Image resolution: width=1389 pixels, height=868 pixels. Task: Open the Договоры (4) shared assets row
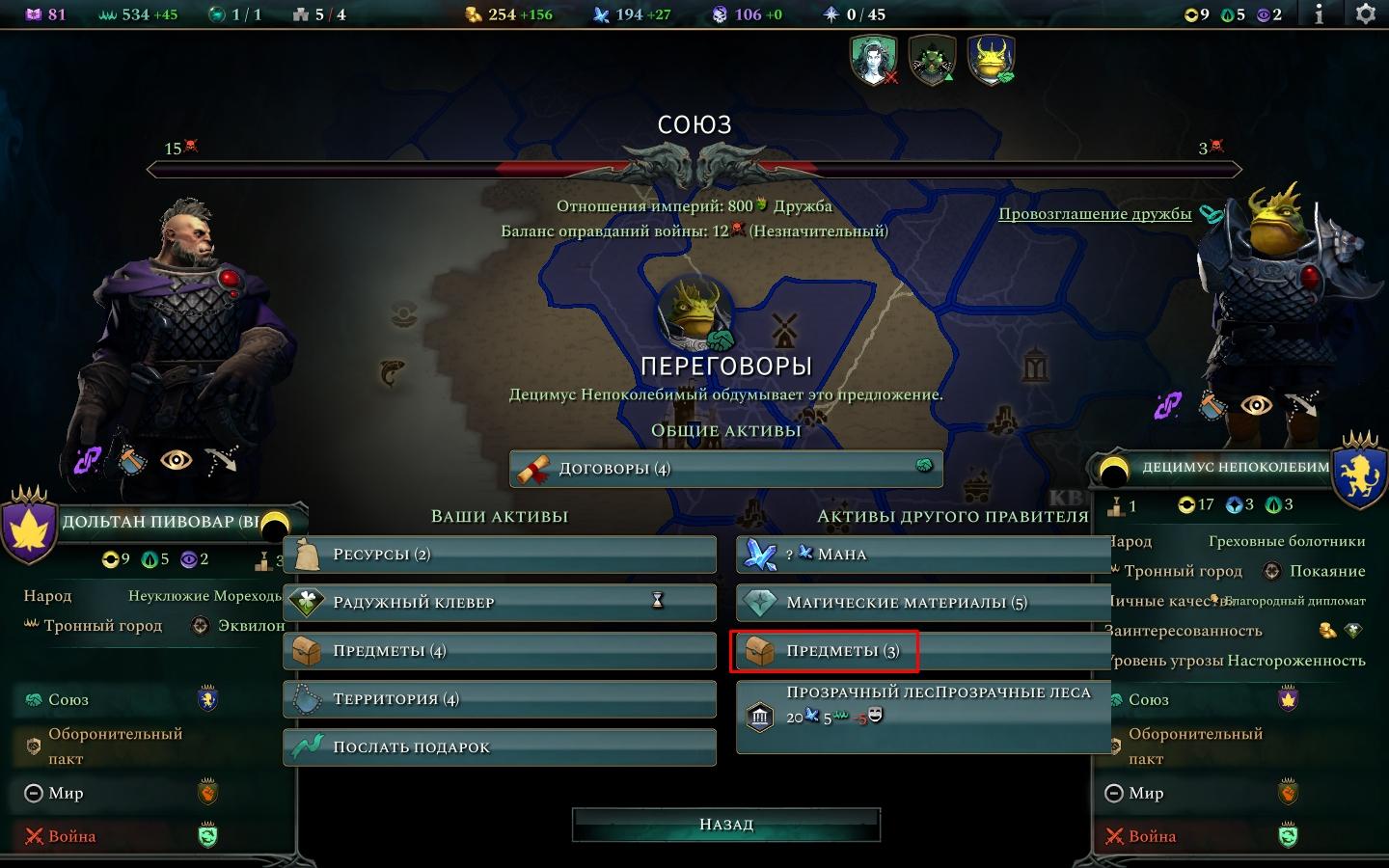pos(725,469)
